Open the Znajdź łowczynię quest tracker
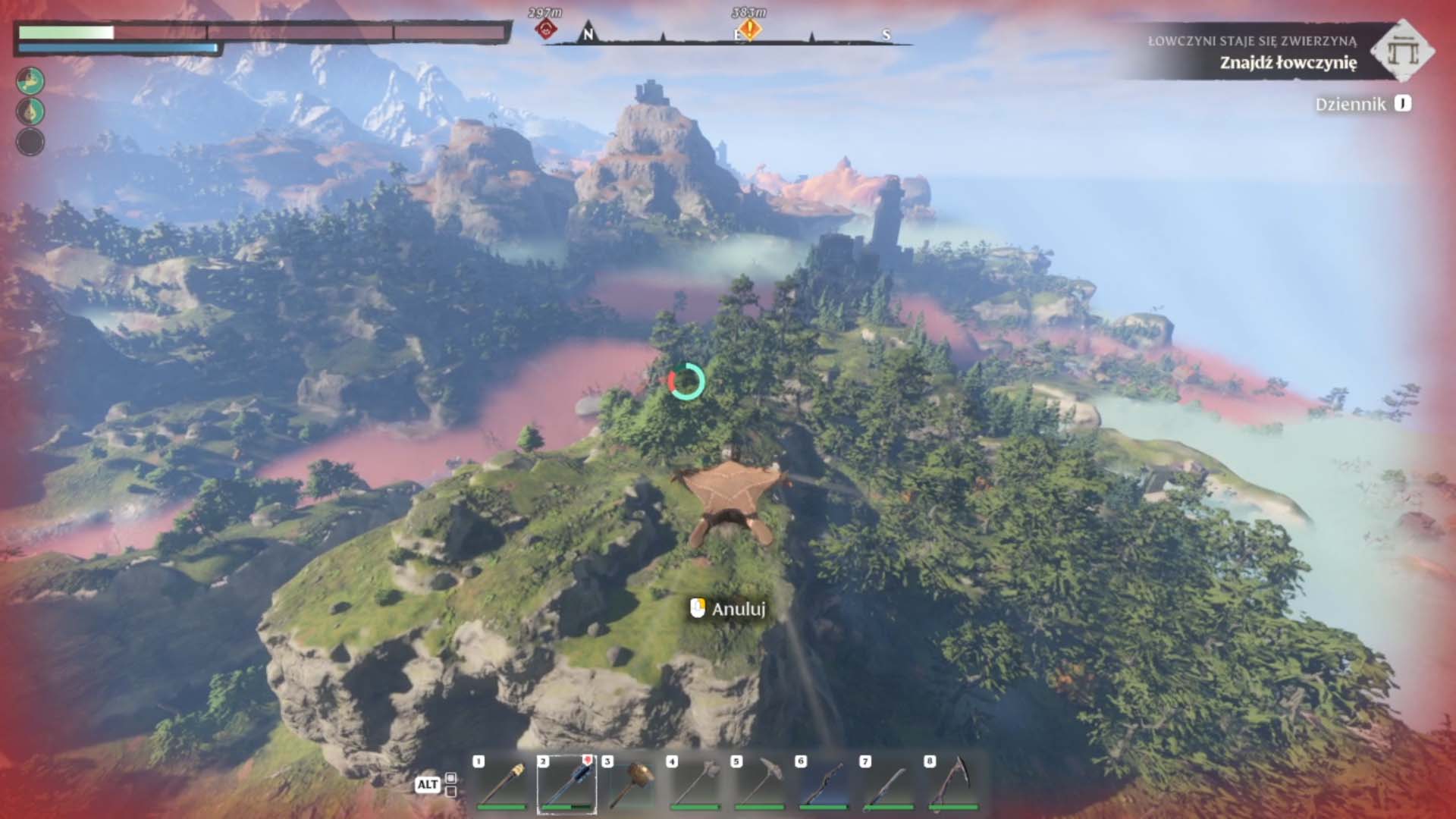Viewport: 1456px width, 819px height. [x=1288, y=62]
